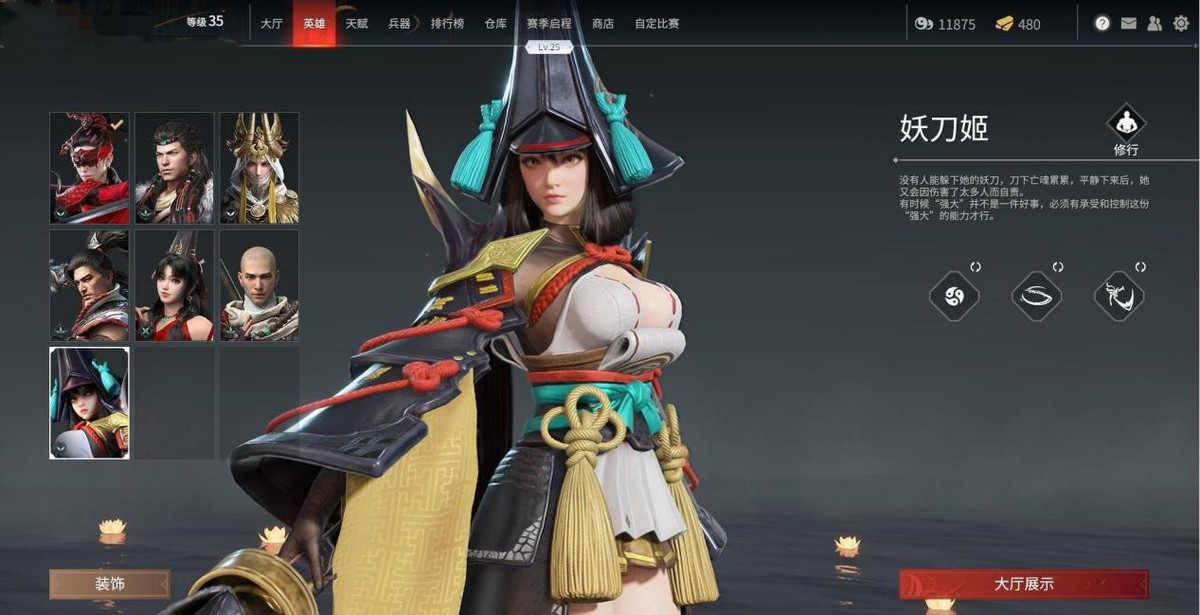Go to the 赛季启程 season tab
Viewport: 1200px width, 615px height.
(x=549, y=23)
